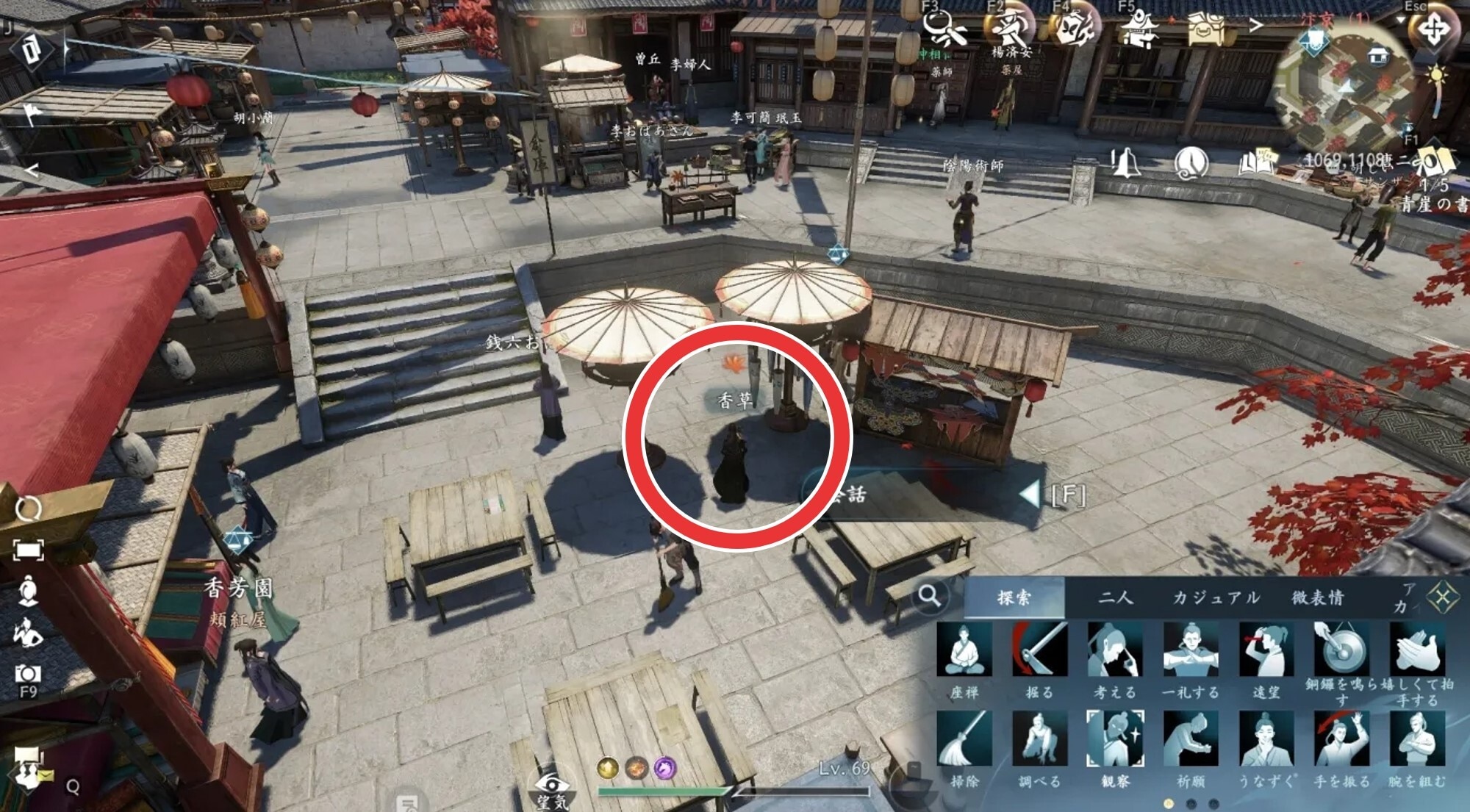Select the 微表情 tab
The image size is (1470, 812).
pos(1318,597)
